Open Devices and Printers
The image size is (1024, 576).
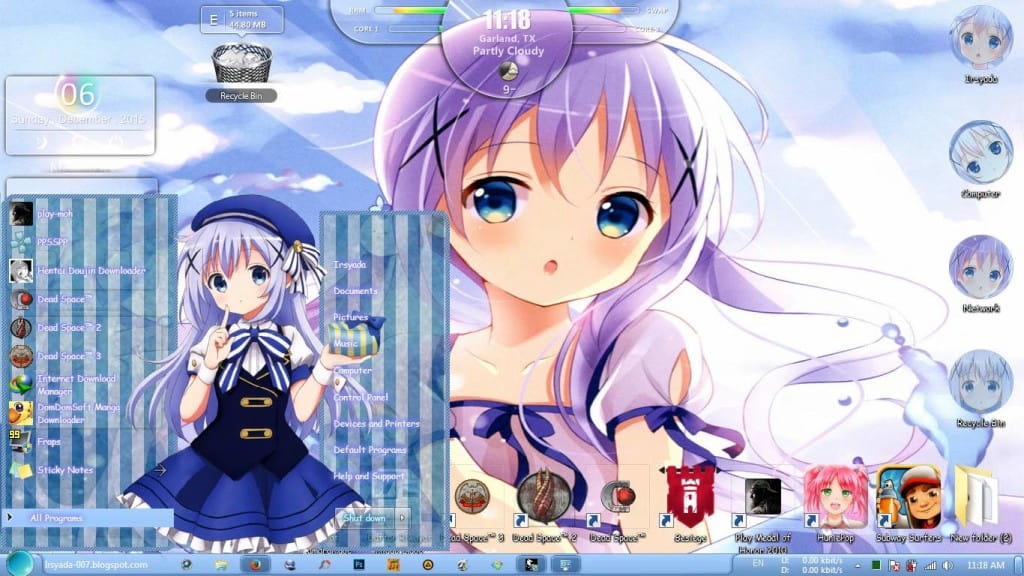(x=376, y=424)
